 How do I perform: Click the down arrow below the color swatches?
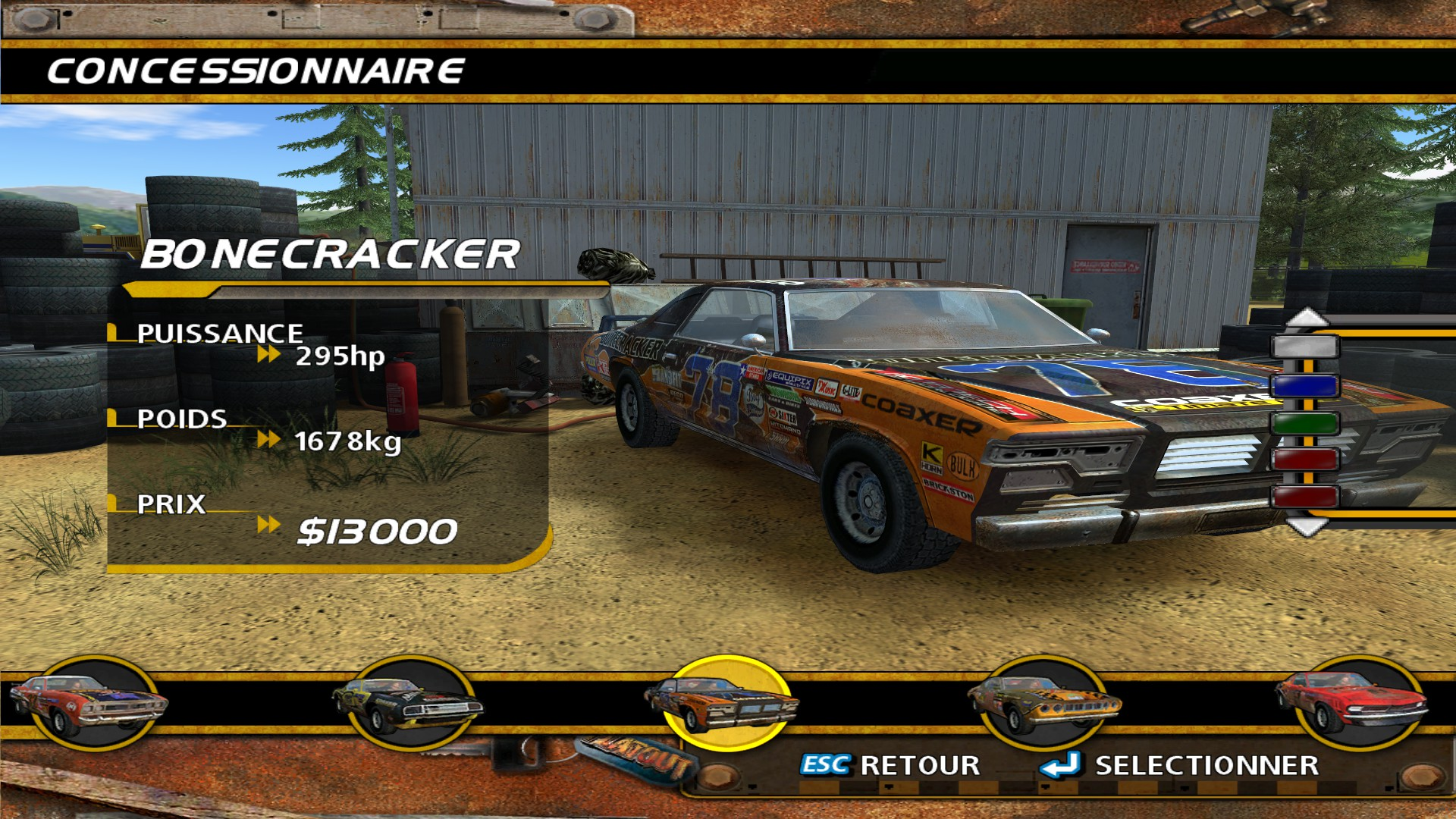(1306, 526)
